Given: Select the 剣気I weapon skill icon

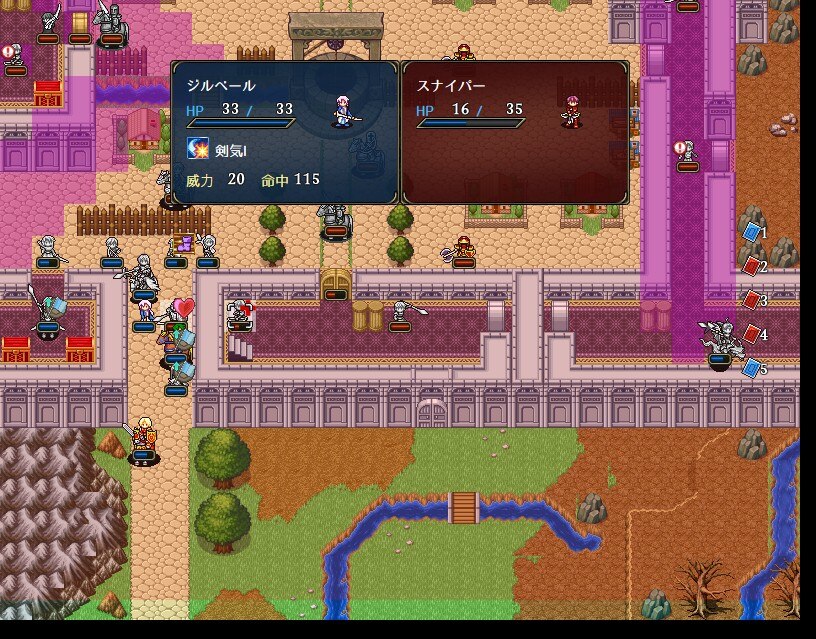Looking at the screenshot, I should [x=198, y=149].
